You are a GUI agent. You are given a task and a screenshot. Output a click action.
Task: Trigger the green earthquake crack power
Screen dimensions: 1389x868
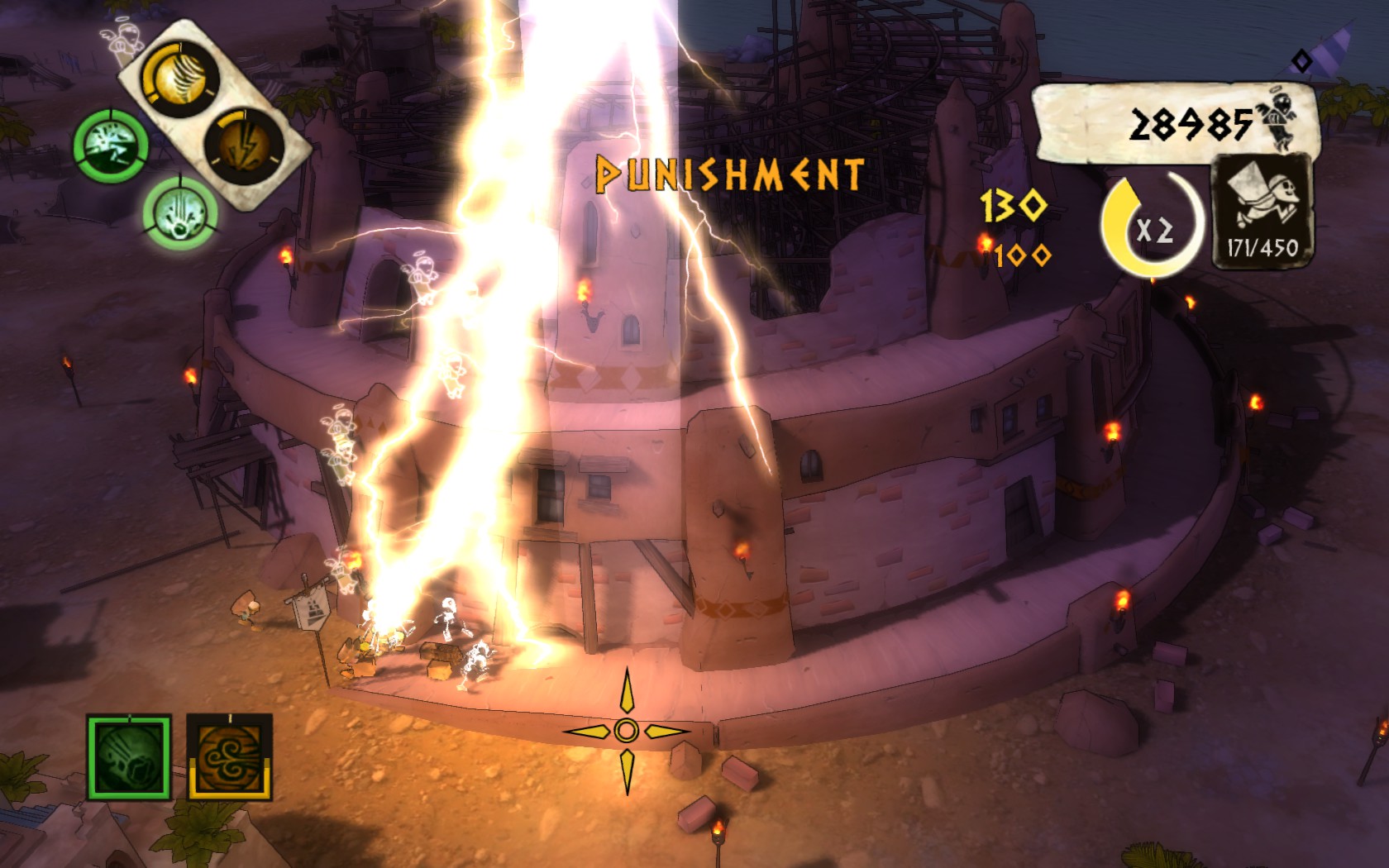111,149
